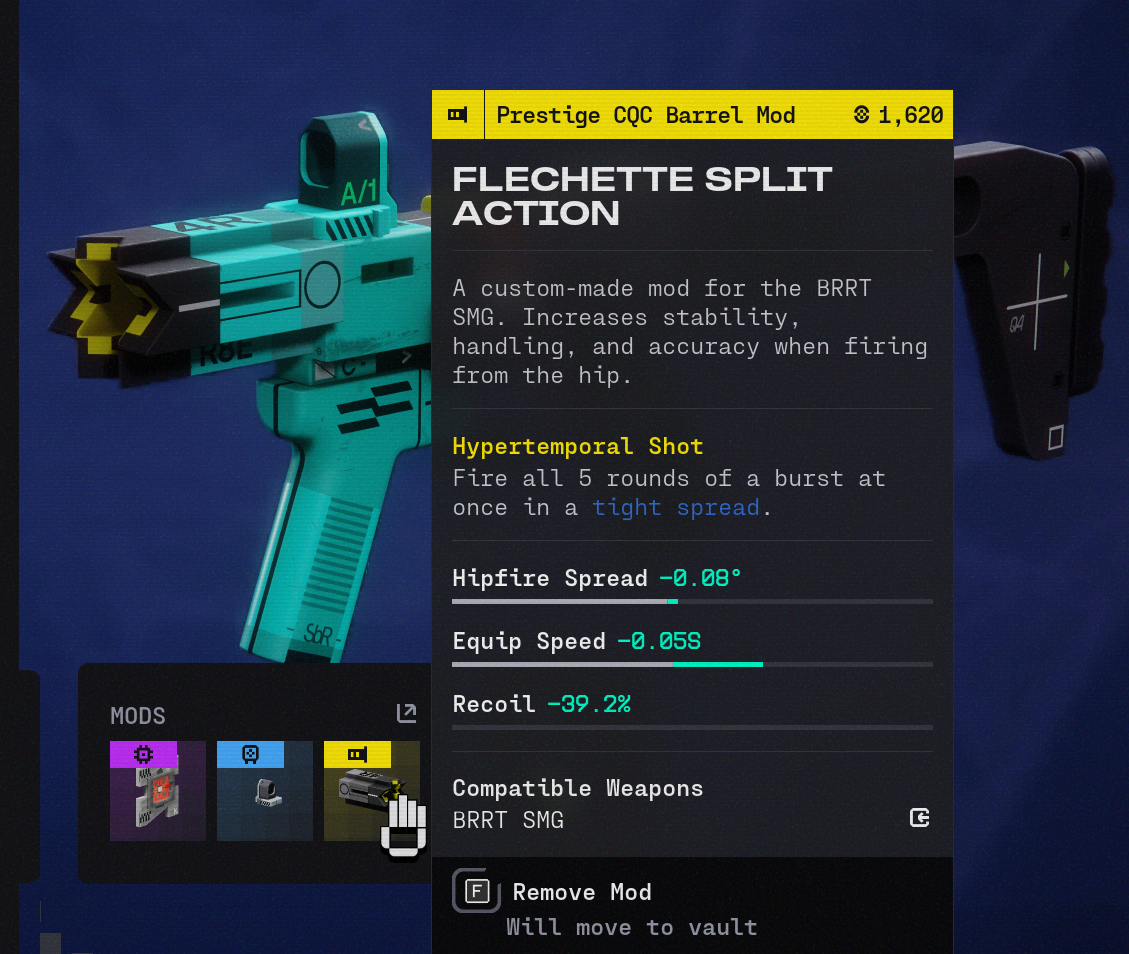Open the mods pop-out arrow icon

[x=406, y=713]
